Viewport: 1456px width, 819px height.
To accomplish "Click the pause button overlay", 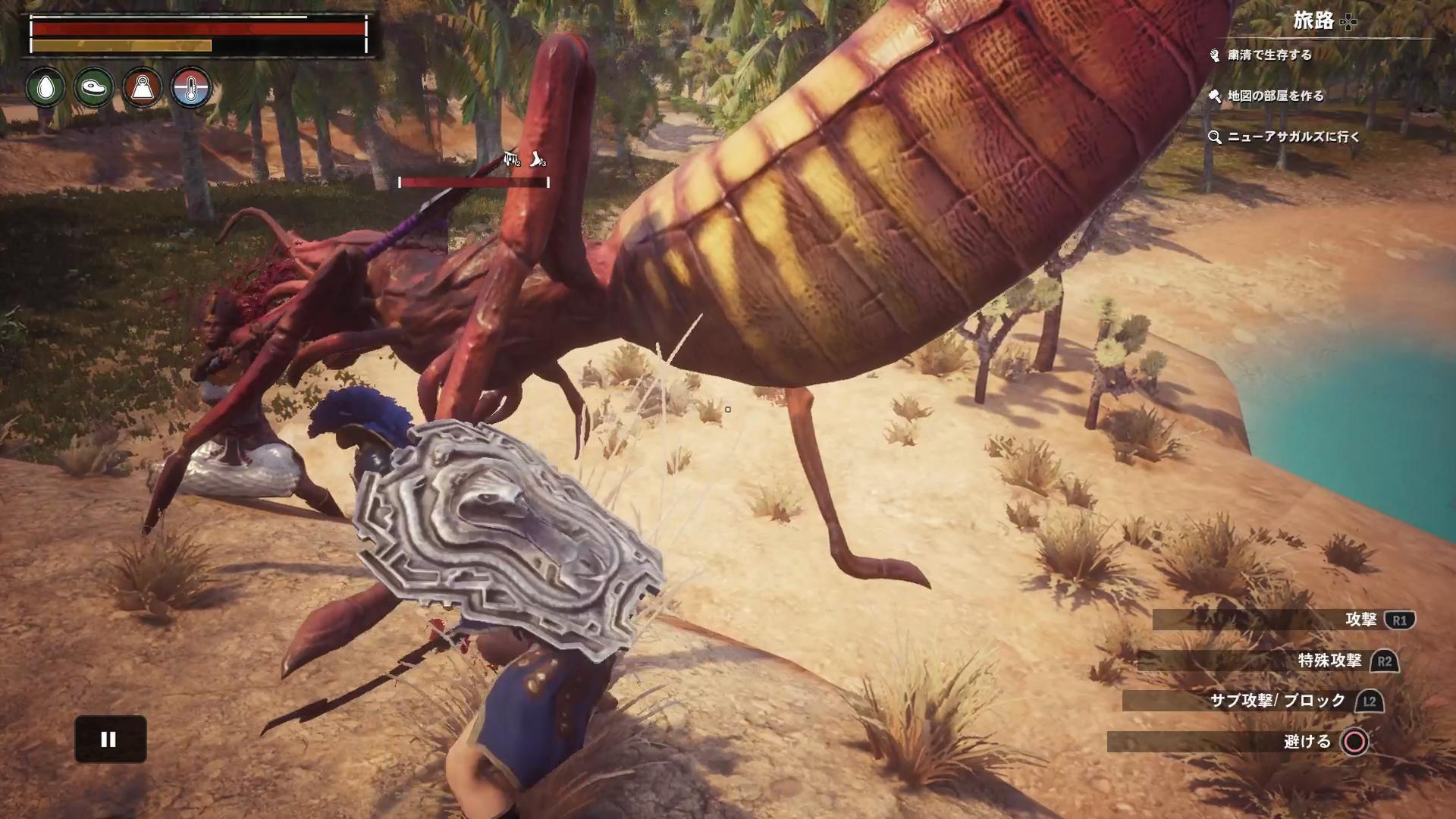I will 110,739.
